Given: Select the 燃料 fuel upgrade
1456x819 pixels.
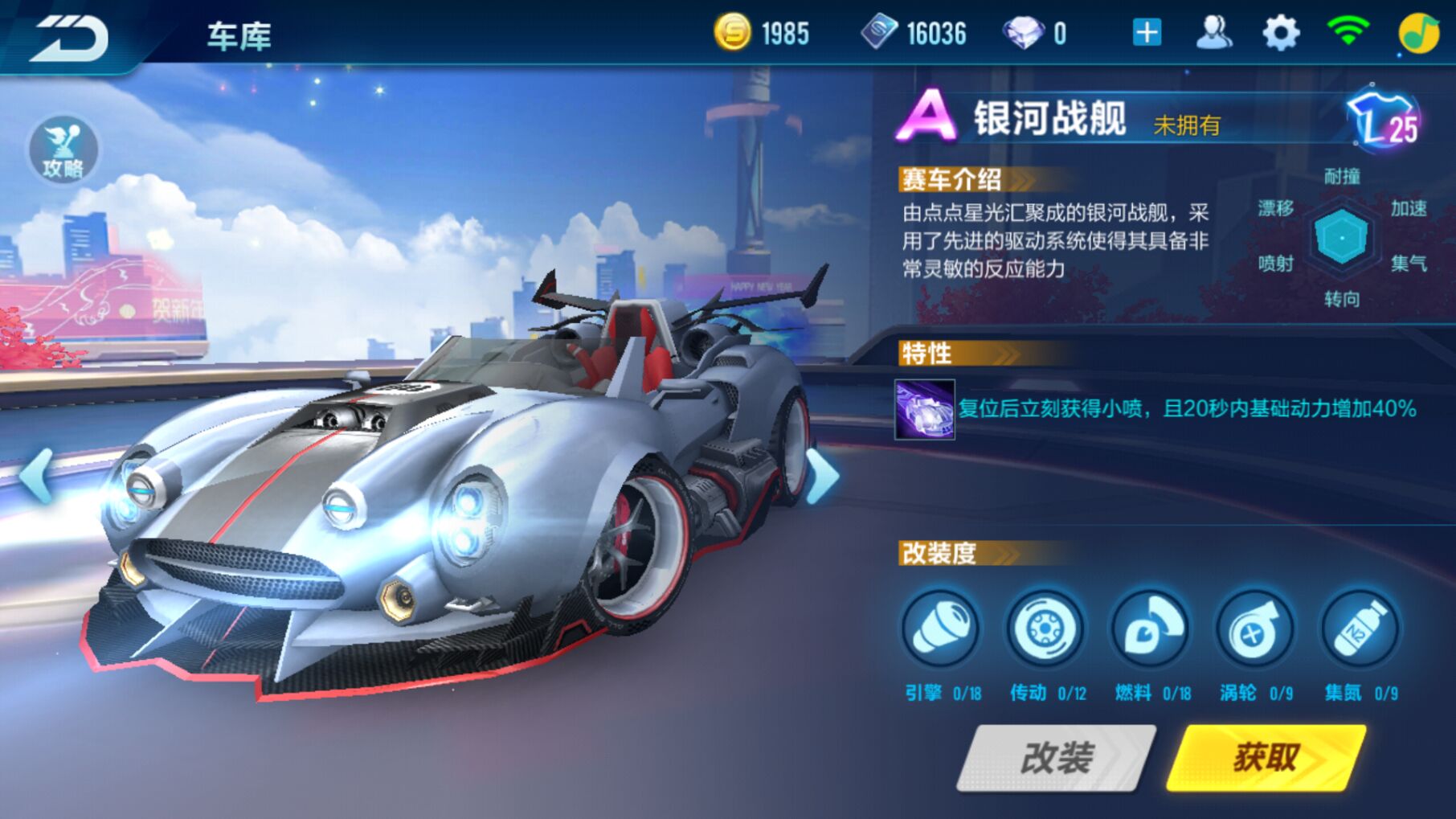Looking at the screenshot, I should (x=1150, y=630).
